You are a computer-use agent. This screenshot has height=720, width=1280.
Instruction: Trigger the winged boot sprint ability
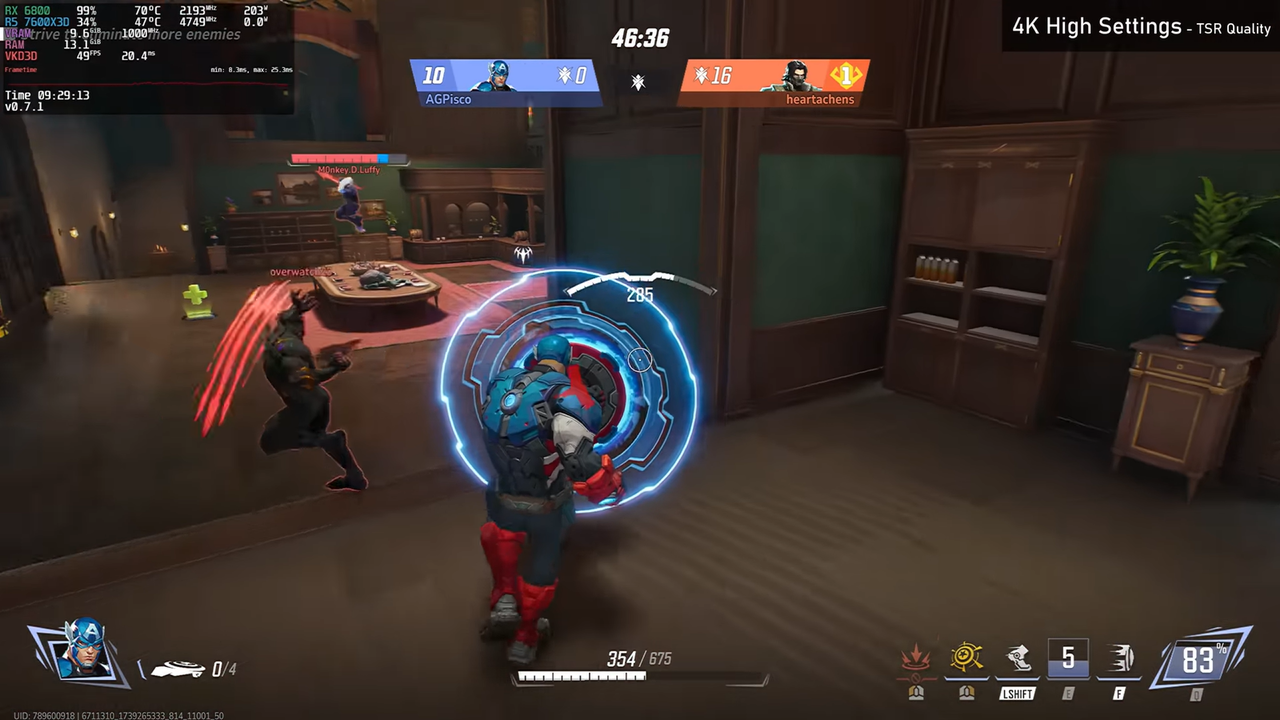tap(1017, 657)
